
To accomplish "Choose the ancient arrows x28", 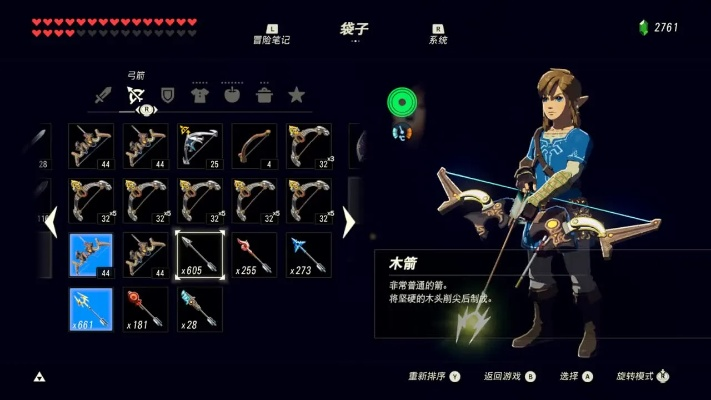I will click(200, 309).
